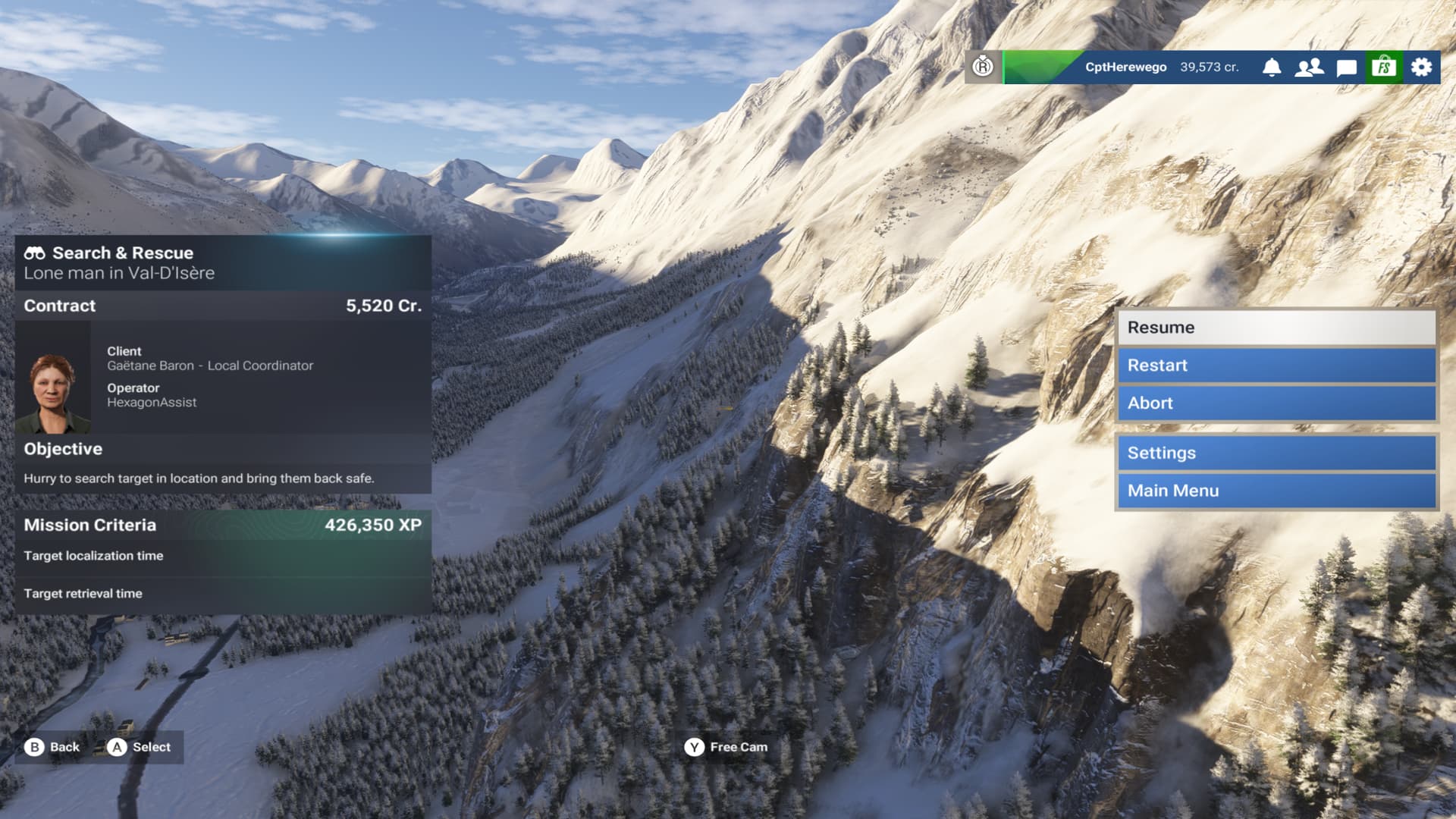Open the notifications bell
The height and width of the screenshot is (819, 1456).
click(1272, 67)
